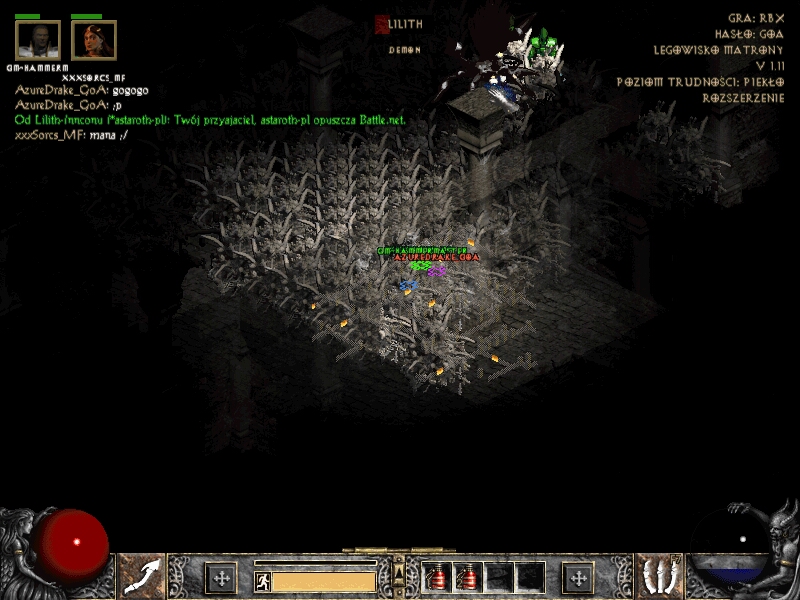Toggle the run/walk button beside the stamina bar
800x600 pixels.
tap(263, 581)
